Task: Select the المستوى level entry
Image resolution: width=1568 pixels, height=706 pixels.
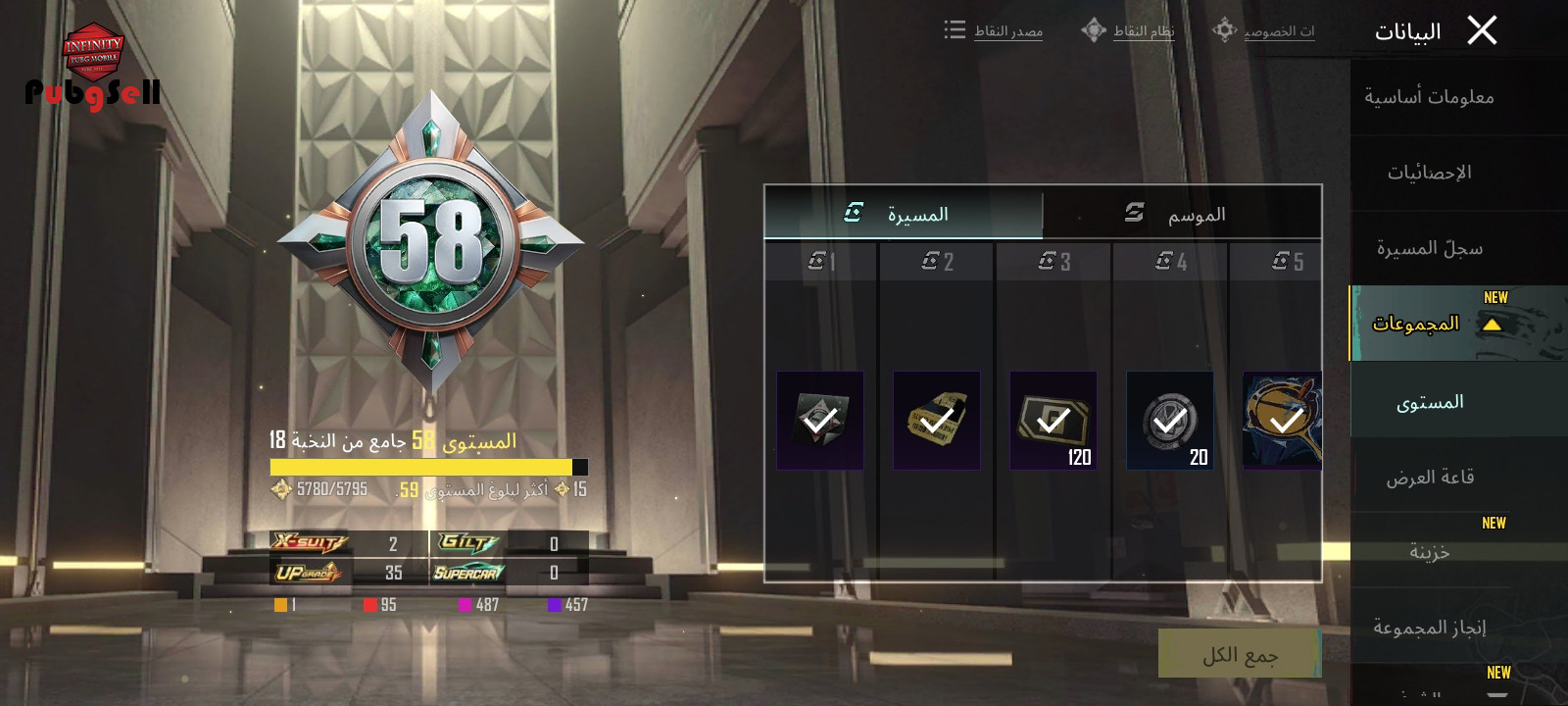Action: click(1430, 402)
